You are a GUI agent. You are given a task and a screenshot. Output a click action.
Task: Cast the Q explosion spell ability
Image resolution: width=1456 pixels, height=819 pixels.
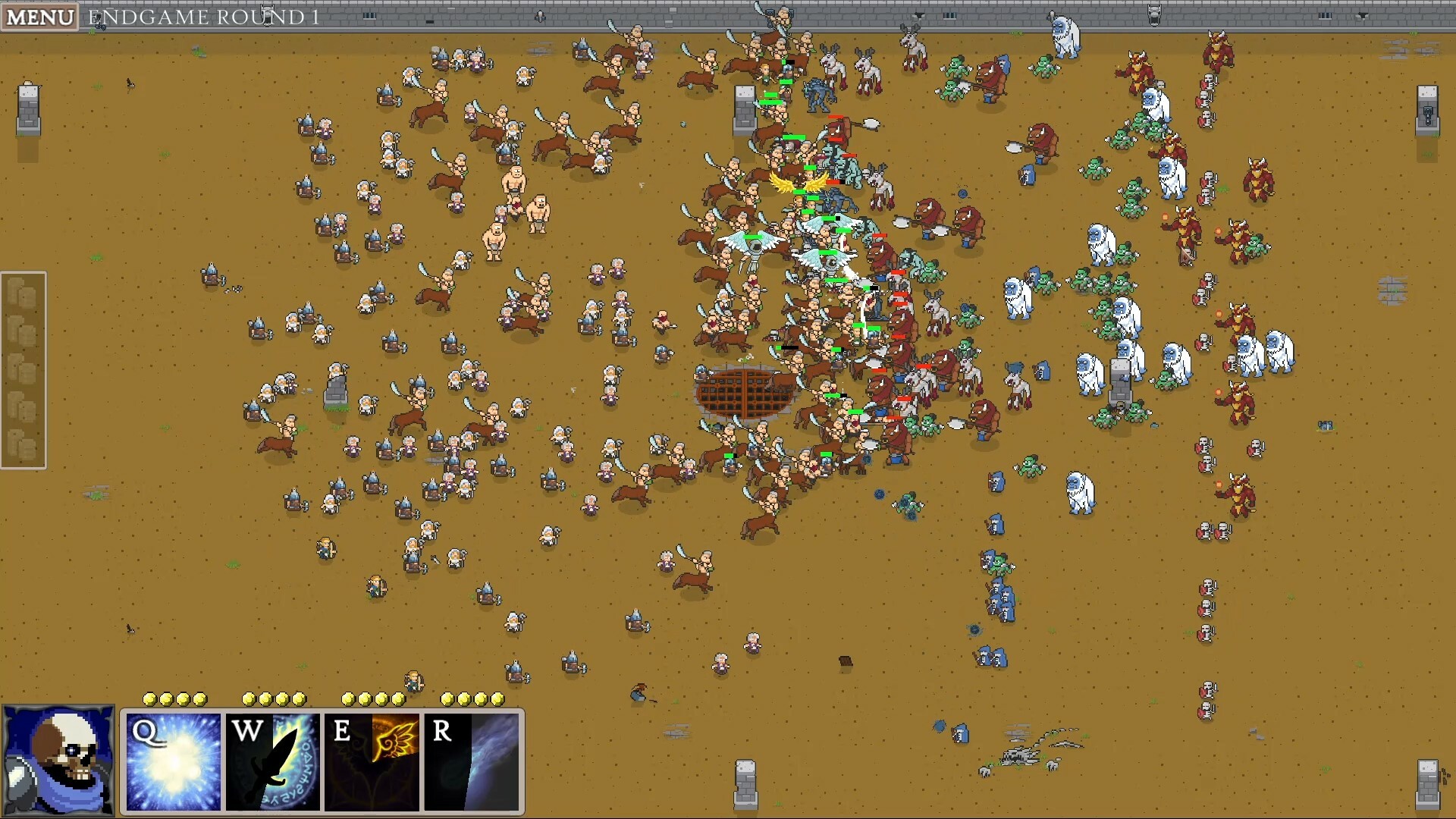[x=173, y=762]
